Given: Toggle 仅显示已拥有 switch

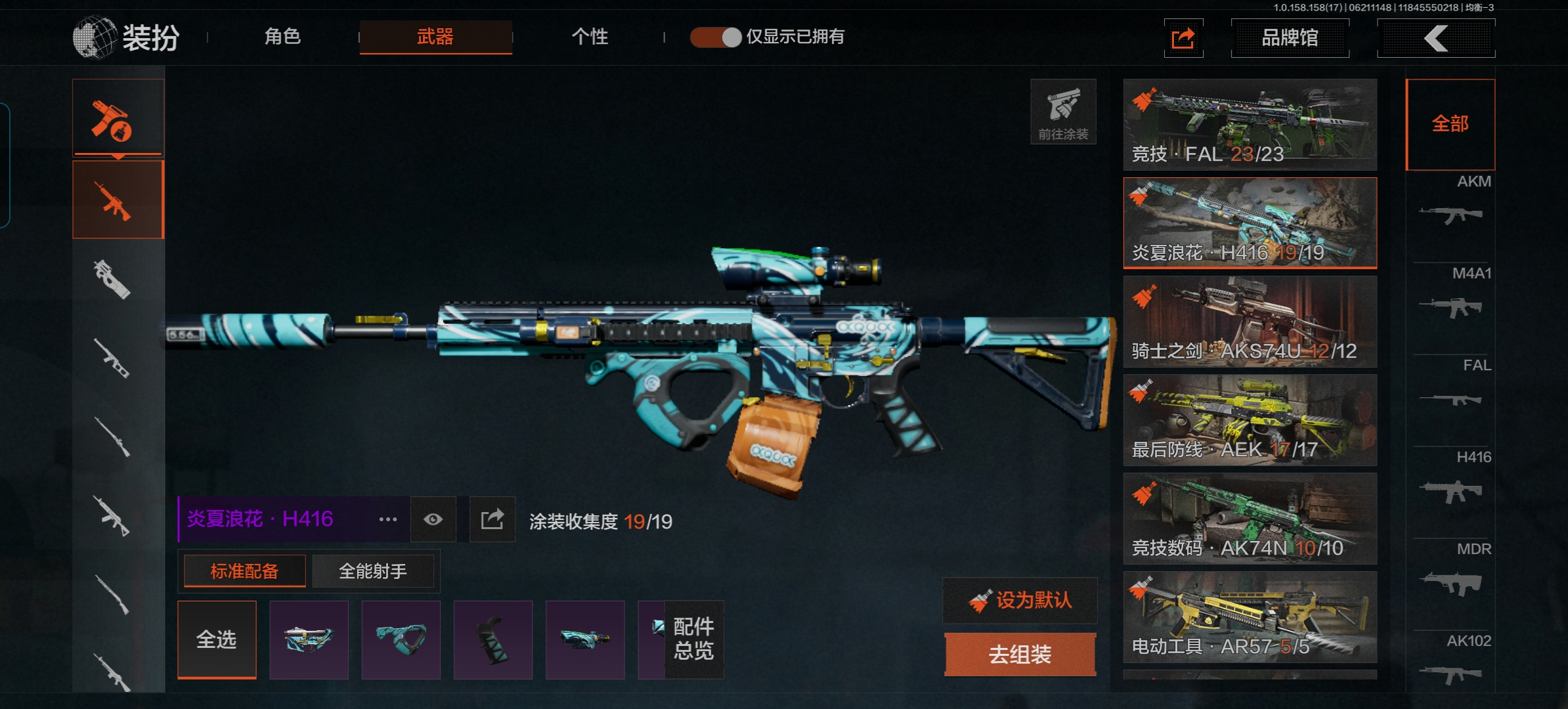Looking at the screenshot, I should click(x=715, y=37).
